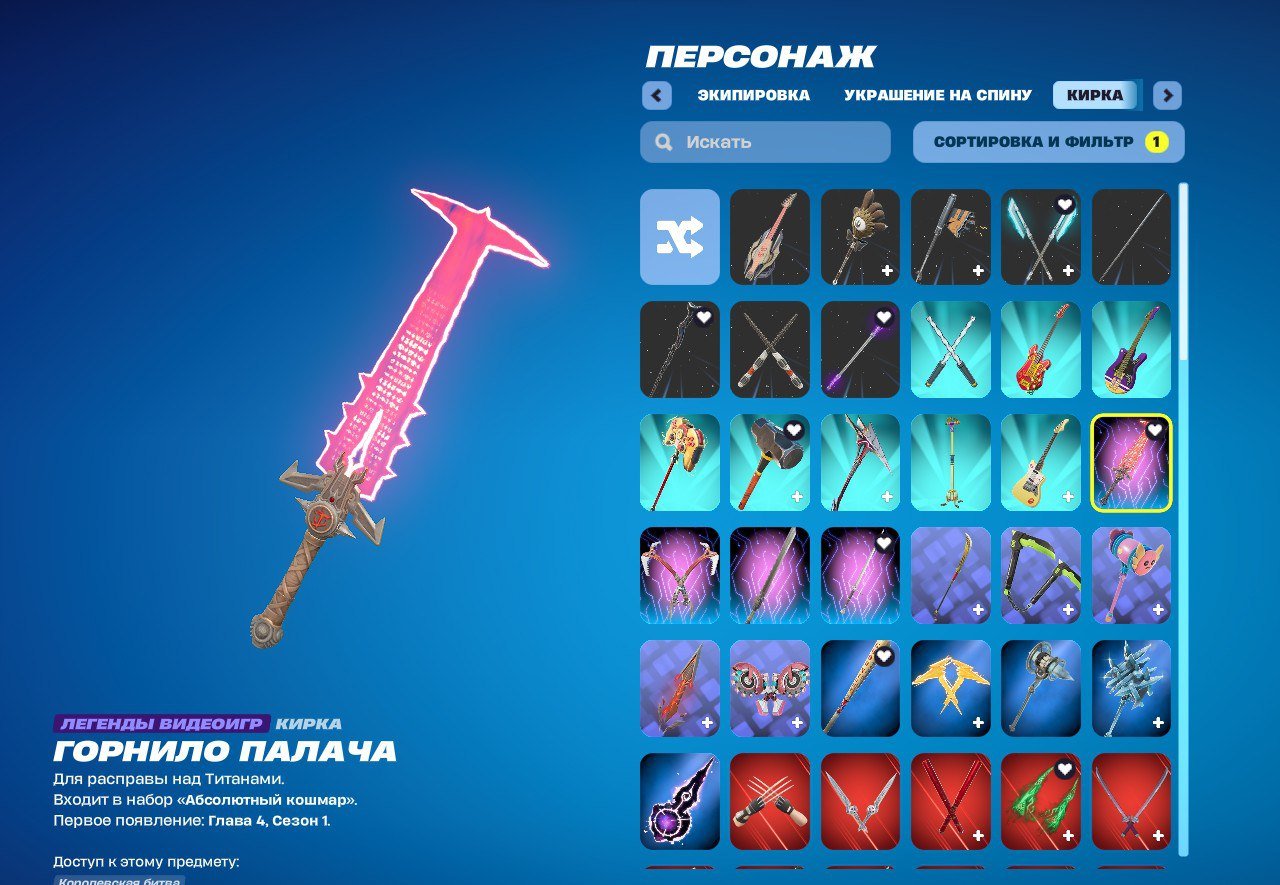Favorite the golden wings pickaxe
This screenshot has height=885, width=1280.
pyautogui.click(x=976, y=656)
